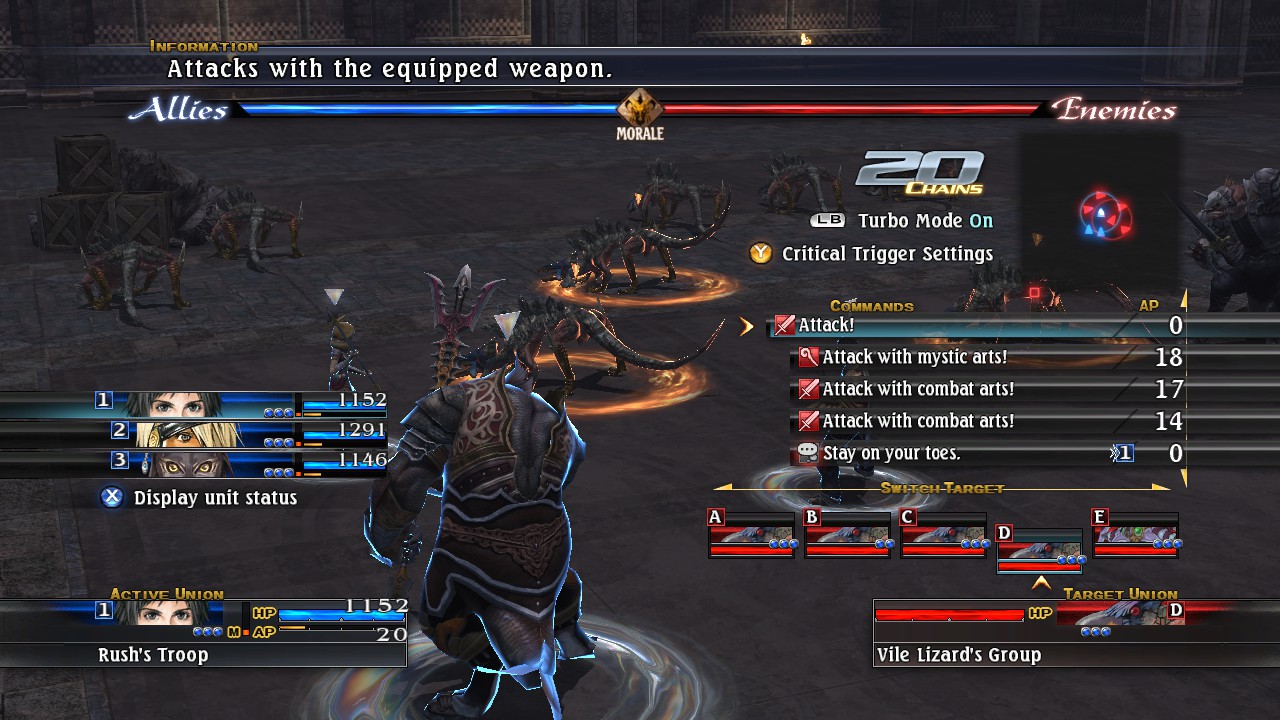Choose Attack with mystic arts!
Image resolution: width=1280 pixels, height=720 pixels.
click(914, 357)
